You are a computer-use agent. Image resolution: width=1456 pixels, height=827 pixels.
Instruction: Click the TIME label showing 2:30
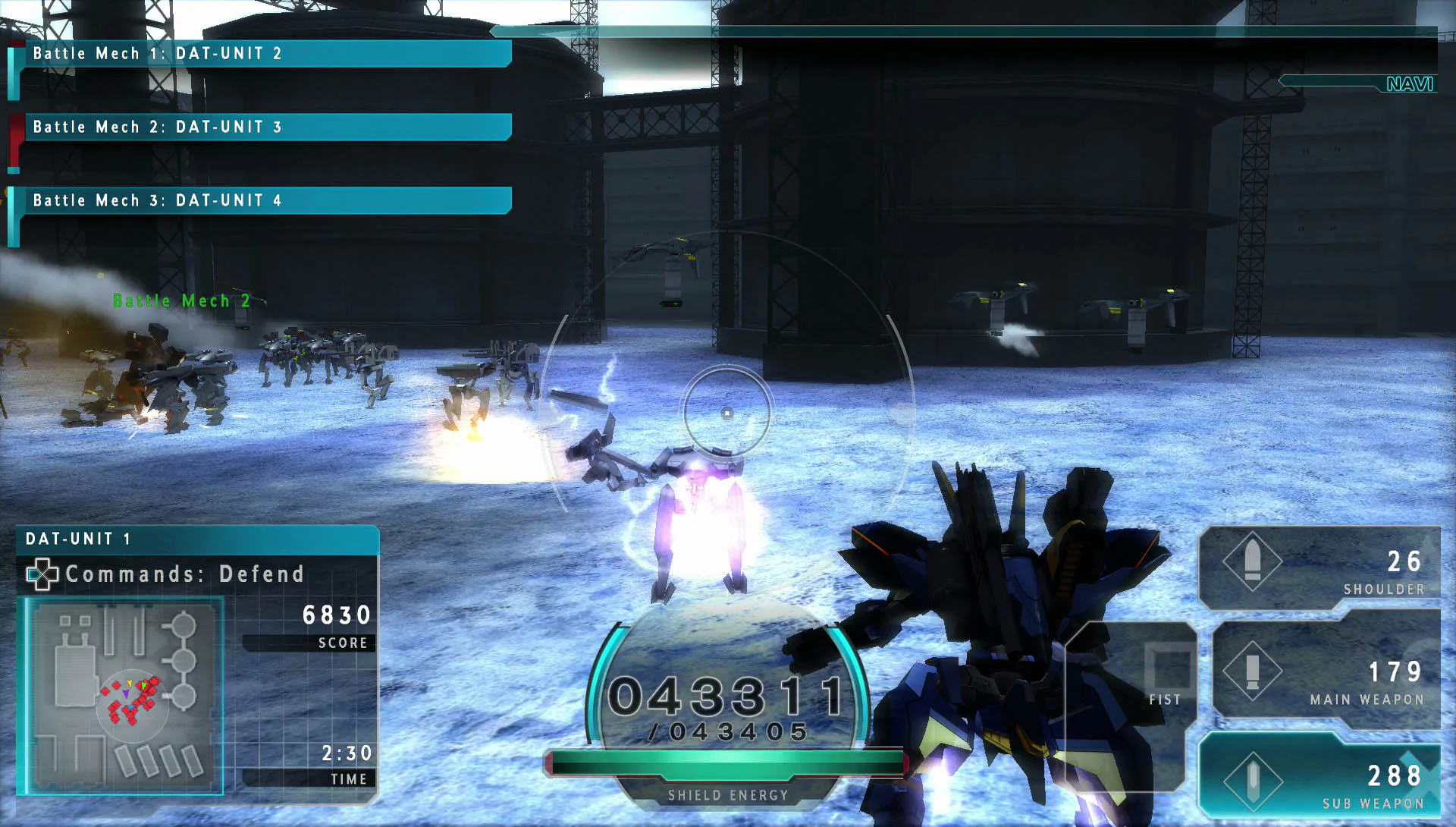(346, 754)
